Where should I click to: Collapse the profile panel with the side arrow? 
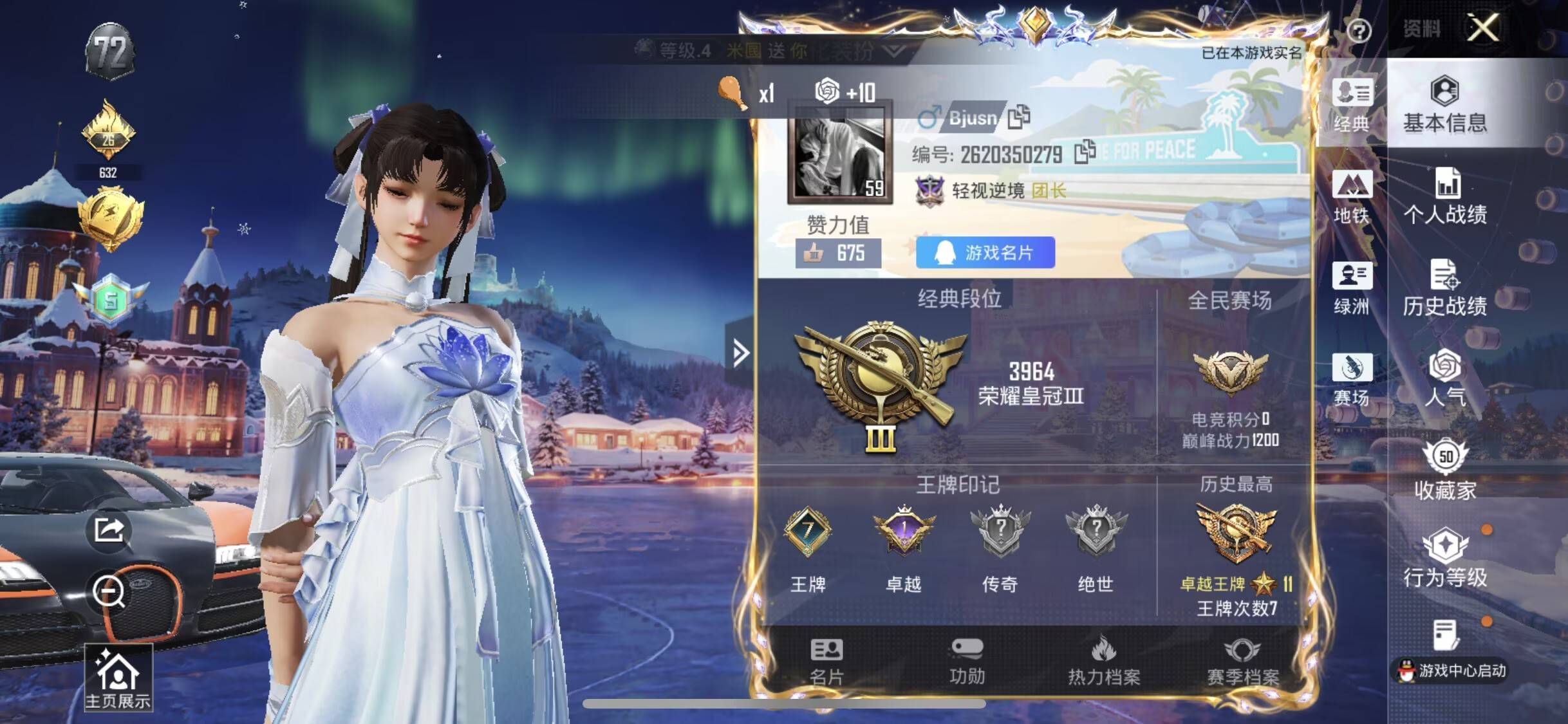pos(742,353)
